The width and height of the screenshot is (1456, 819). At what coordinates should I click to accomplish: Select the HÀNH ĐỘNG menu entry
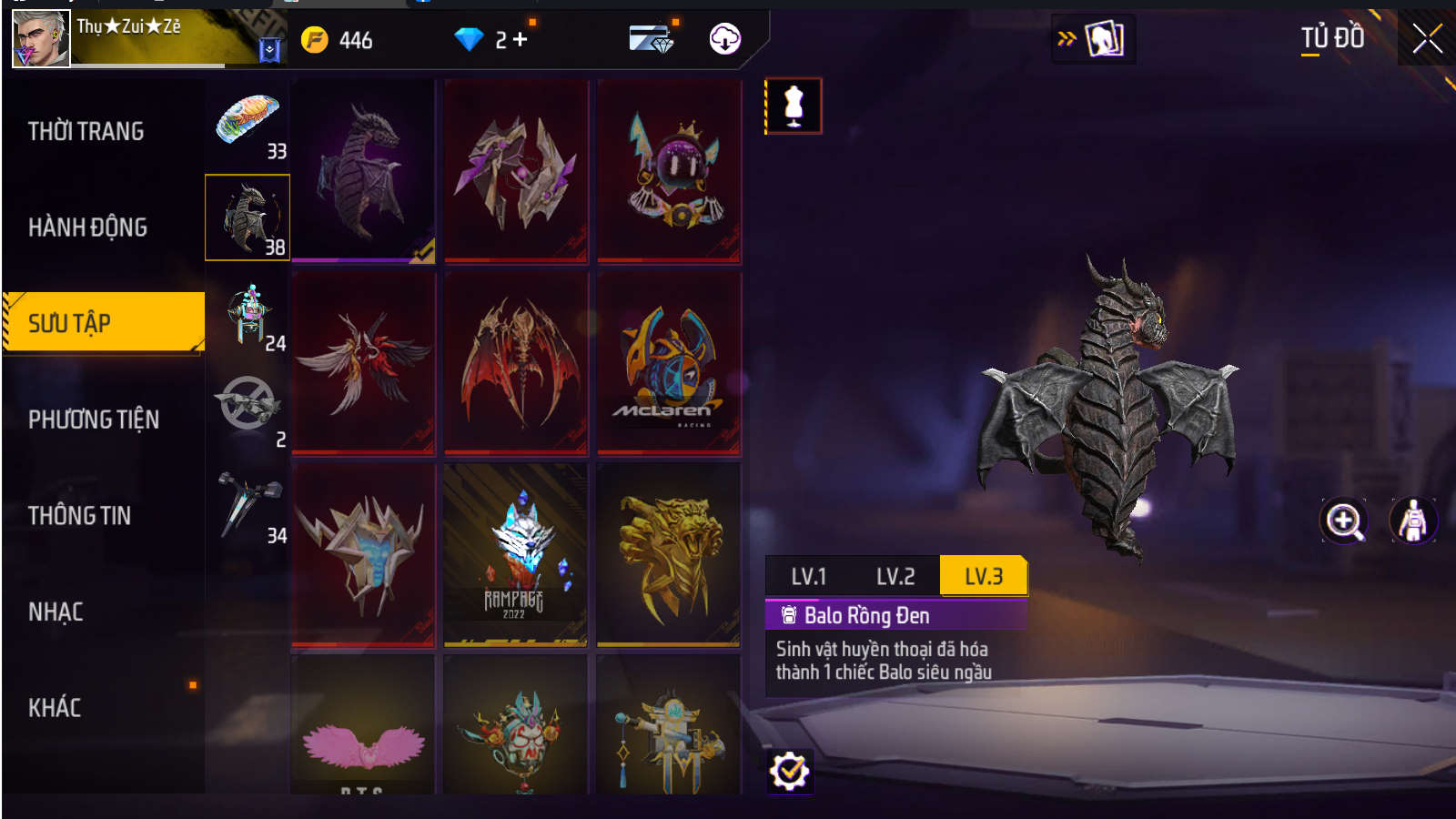pos(87,227)
